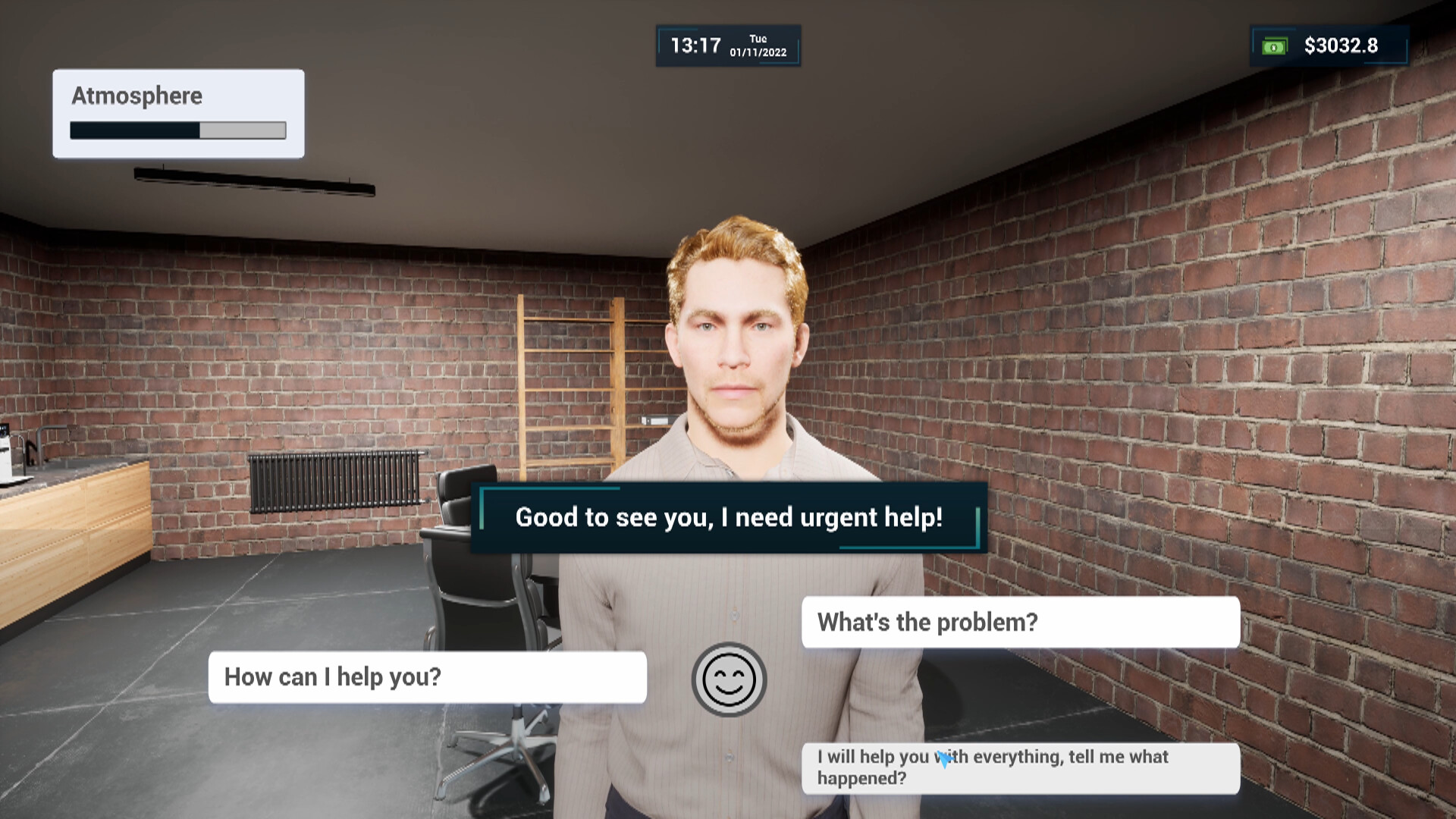Image resolution: width=1456 pixels, height=819 pixels.
Task: Click the date display Tue 01/11/2022
Action: (758, 45)
